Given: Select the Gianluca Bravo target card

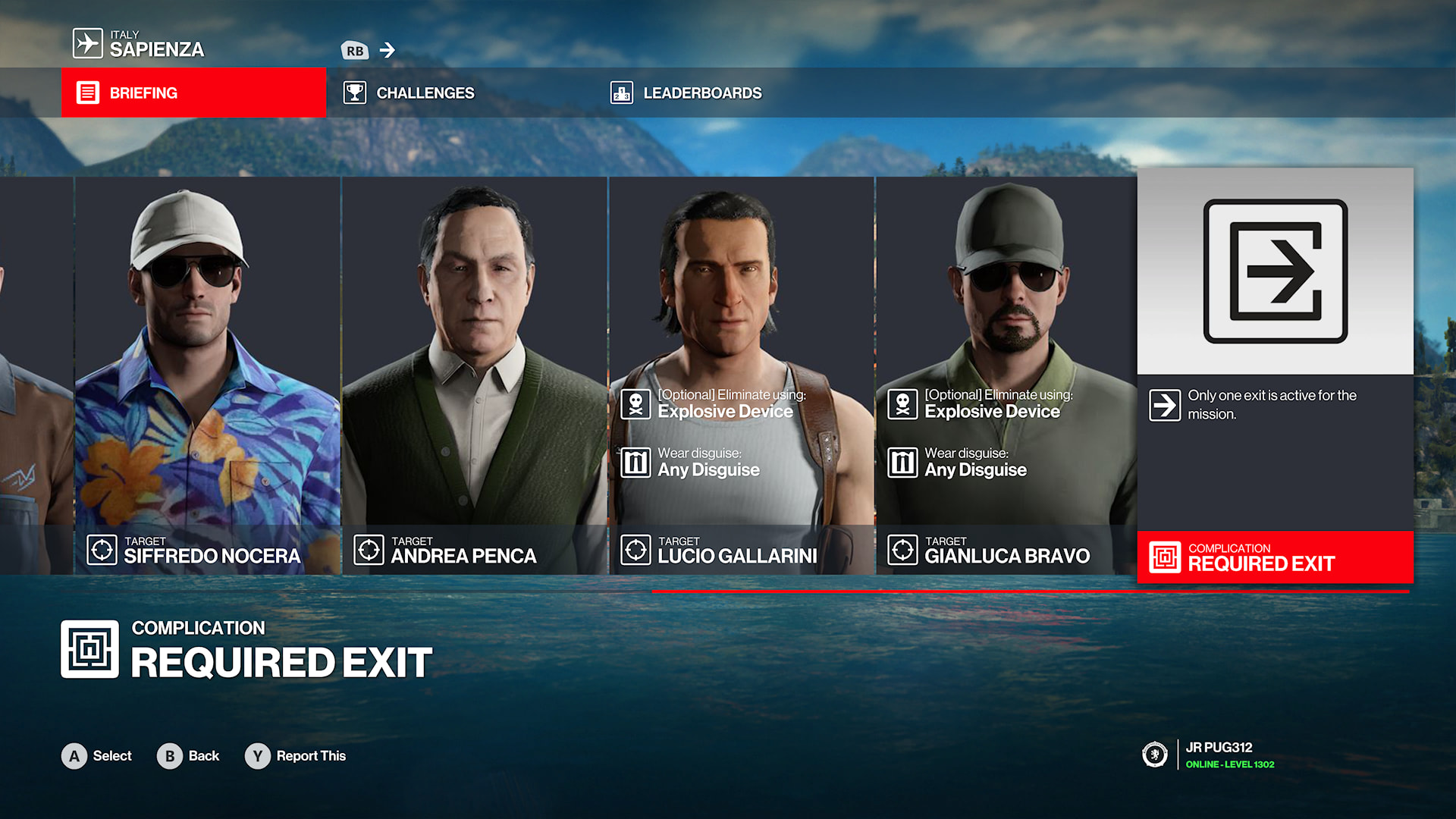Looking at the screenshot, I should click(1006, 375).
